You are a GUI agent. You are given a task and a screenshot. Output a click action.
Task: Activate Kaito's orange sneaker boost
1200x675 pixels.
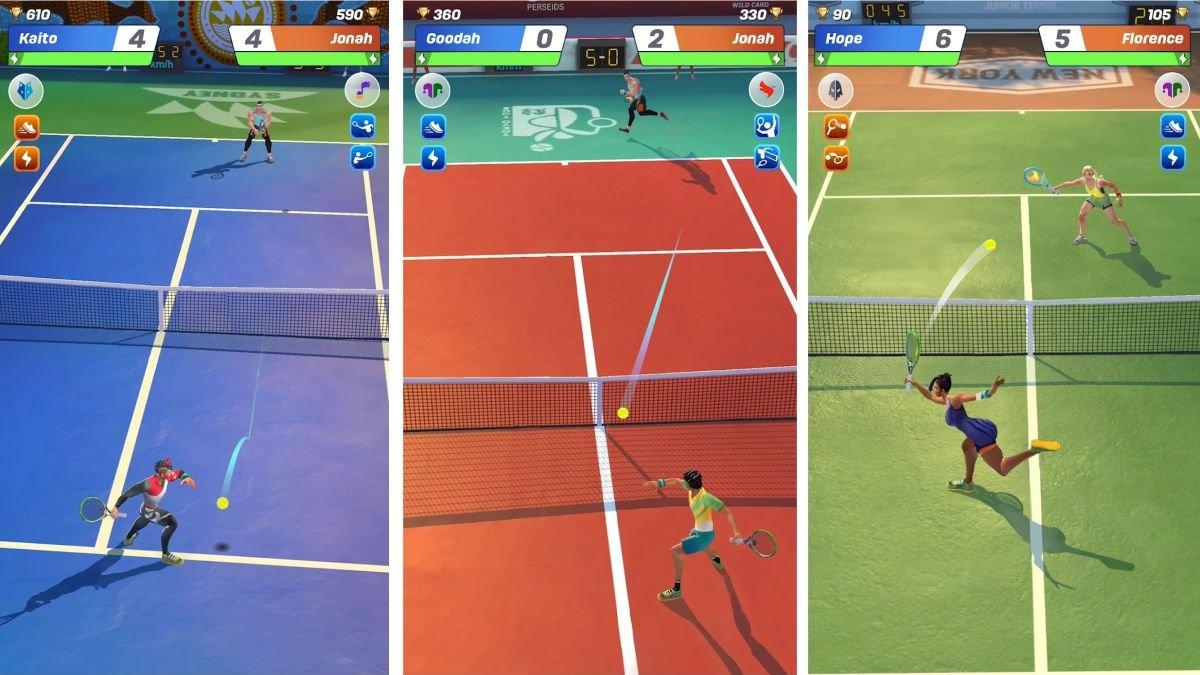point(26,127)
